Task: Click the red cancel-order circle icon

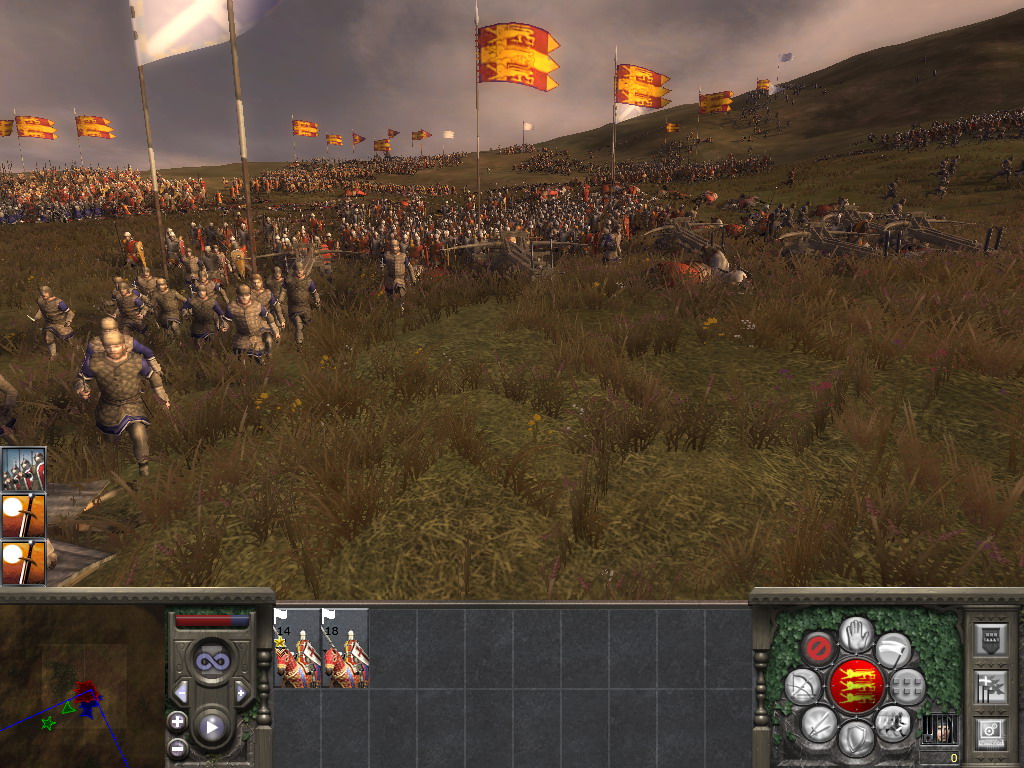Action: [x=819, y=648]
